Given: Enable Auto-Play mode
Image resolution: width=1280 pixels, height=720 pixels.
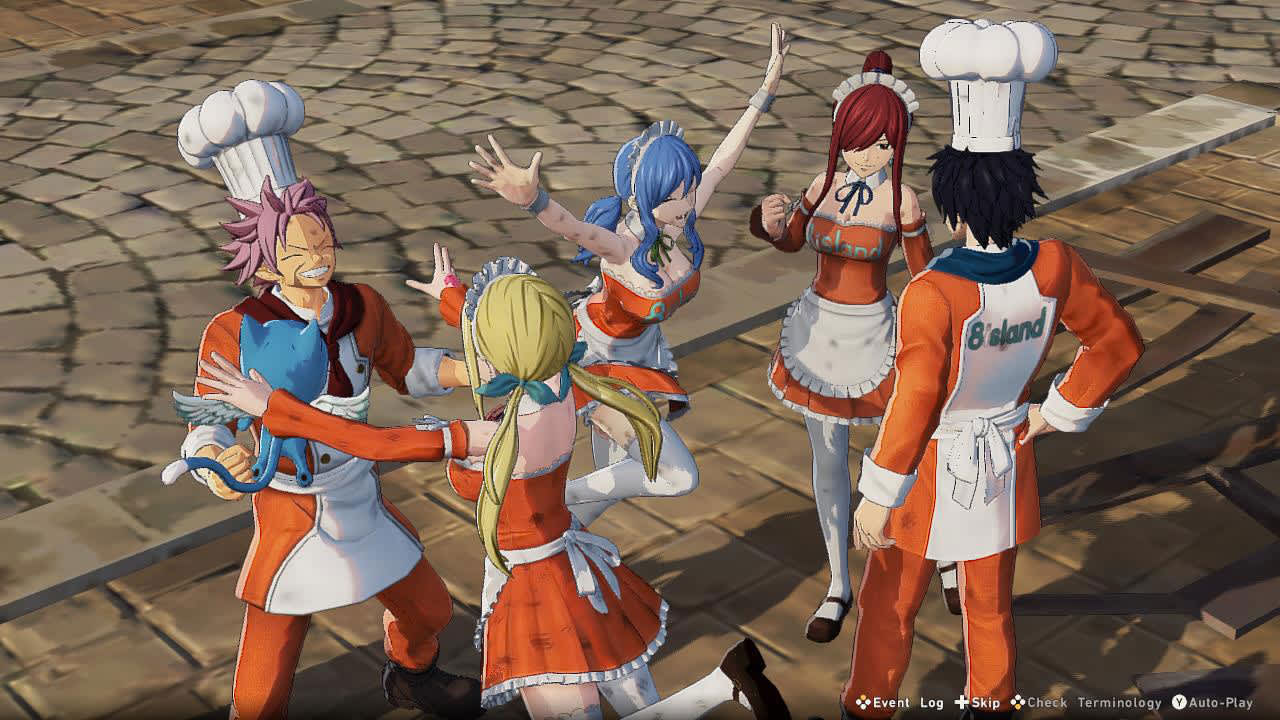Looking at the screenshot, I should click(1220, 703).
